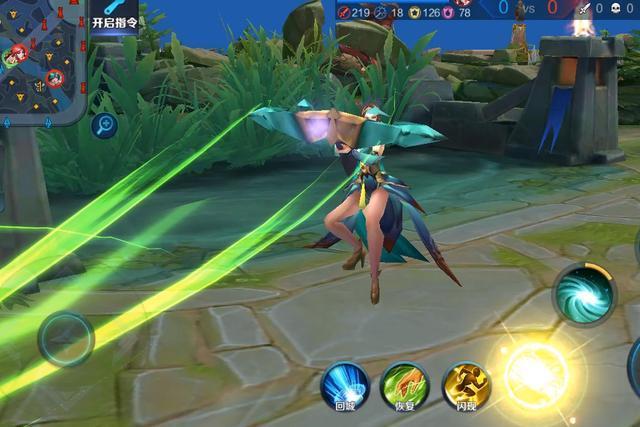The height and width of the screenshot is (427, 640).
Task: Cast the 闪现 flash spell
Action: 466,384
